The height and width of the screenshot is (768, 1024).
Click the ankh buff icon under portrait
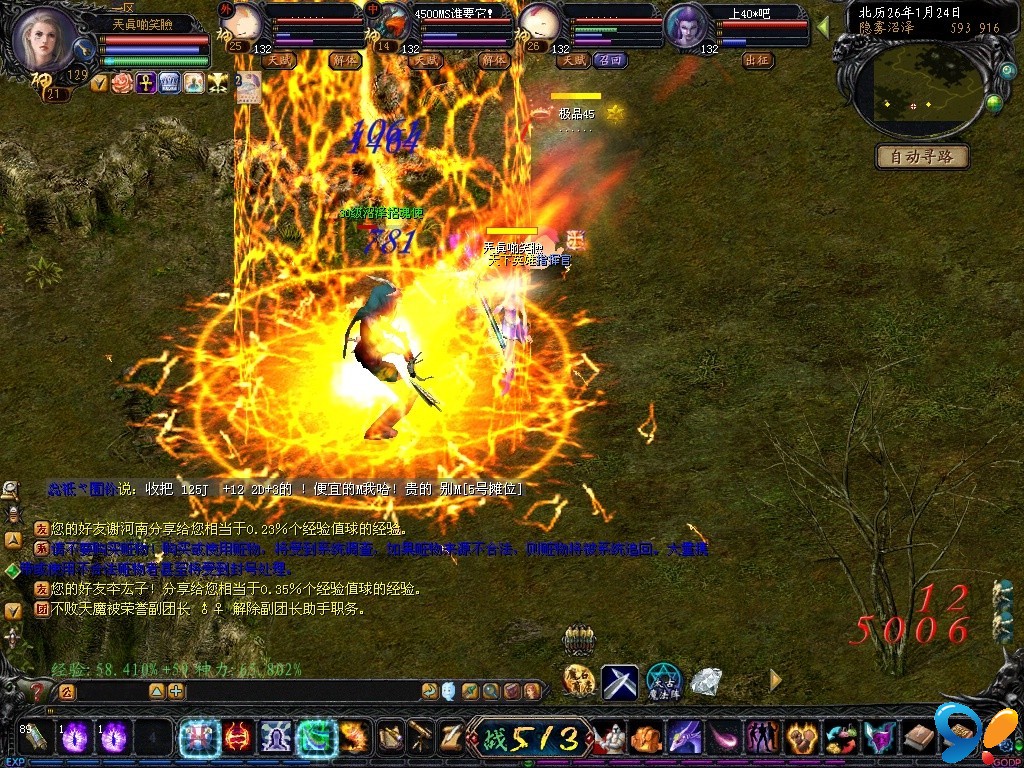click(x=145, y=83)
